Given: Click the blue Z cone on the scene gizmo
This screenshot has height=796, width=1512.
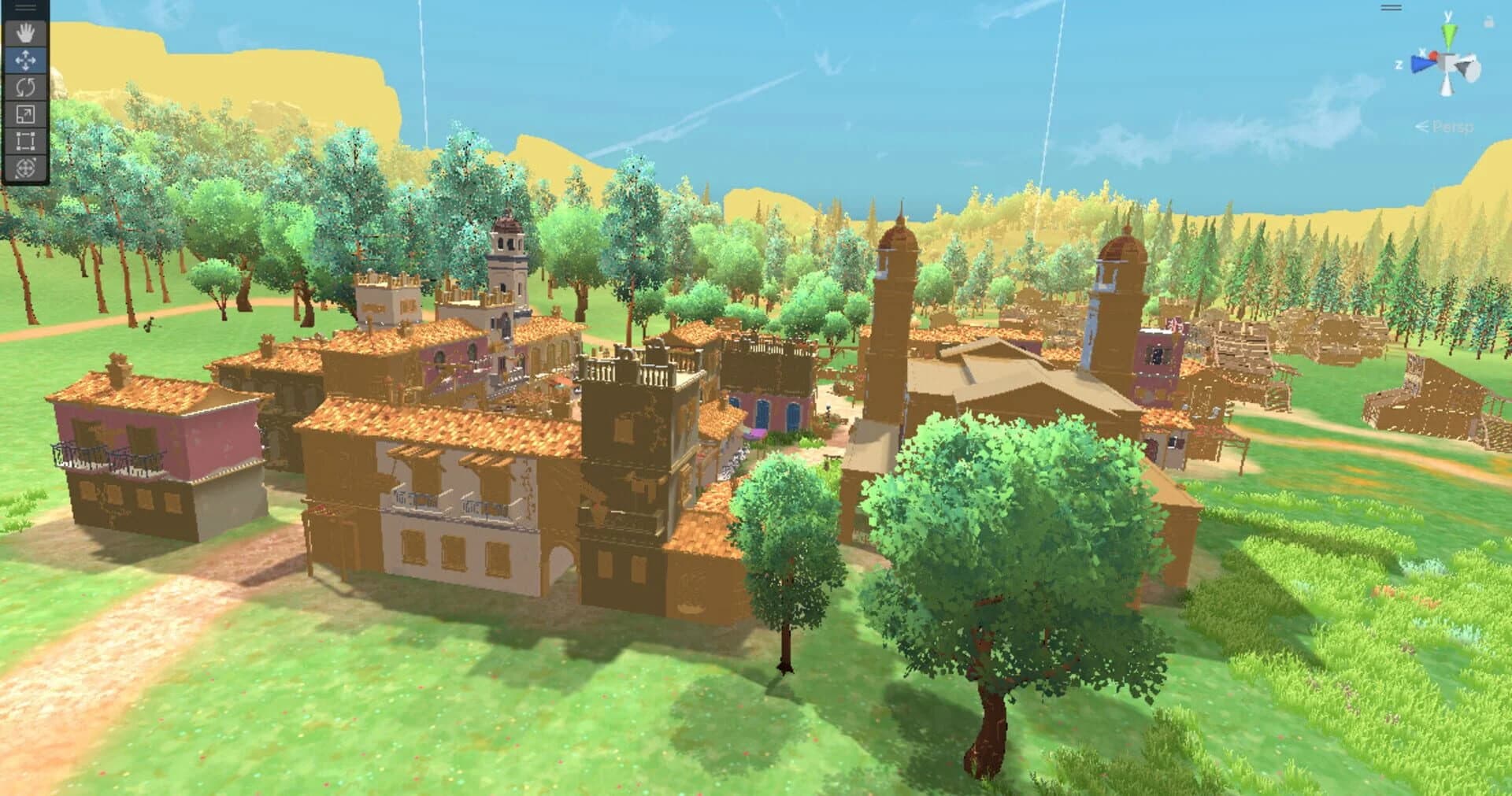Looking at the screenshot, I should tap(1421, 63).
